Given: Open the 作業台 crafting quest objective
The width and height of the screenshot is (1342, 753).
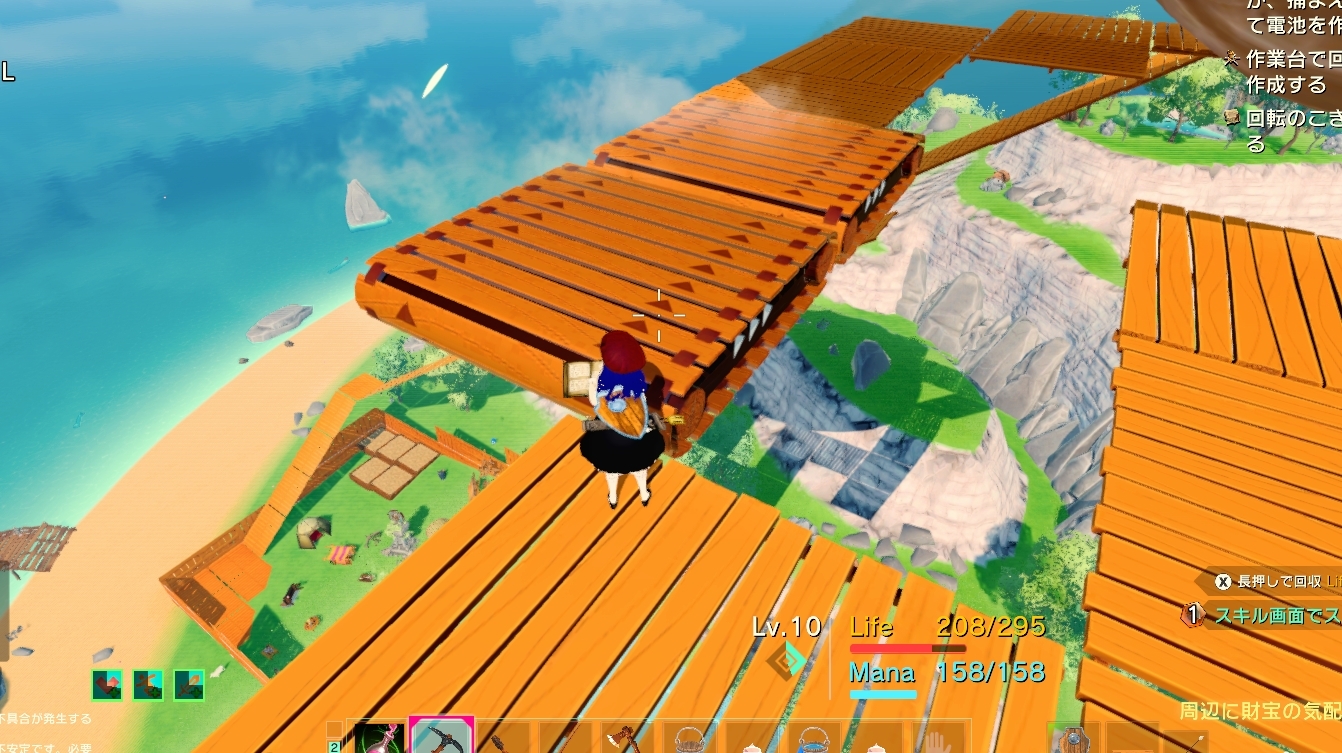Looking at the screenshot, I should (1285, 72).
